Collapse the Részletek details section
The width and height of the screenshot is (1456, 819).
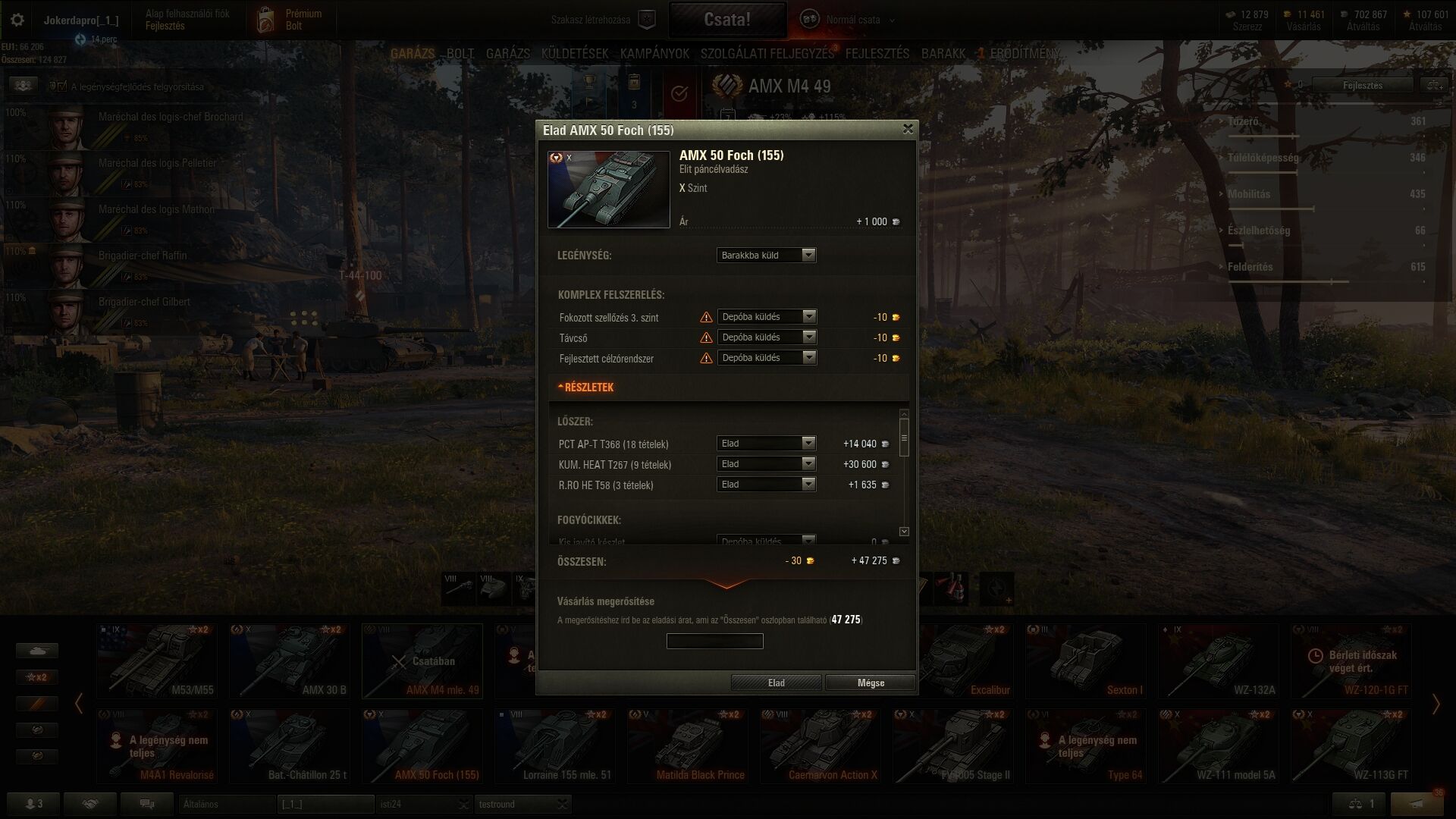coord(586,387)
